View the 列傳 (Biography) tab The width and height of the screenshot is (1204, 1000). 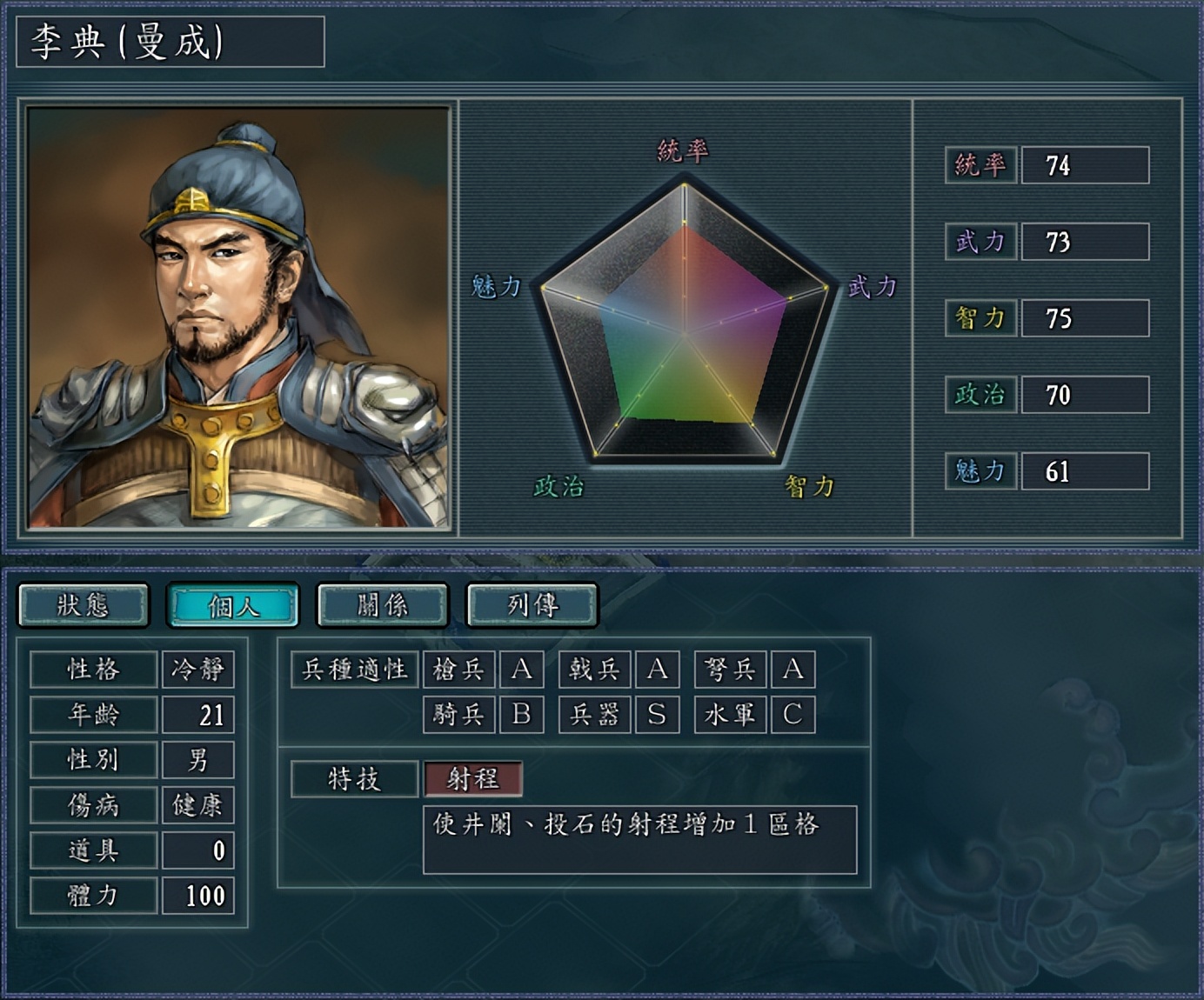[x=531, y=605]
